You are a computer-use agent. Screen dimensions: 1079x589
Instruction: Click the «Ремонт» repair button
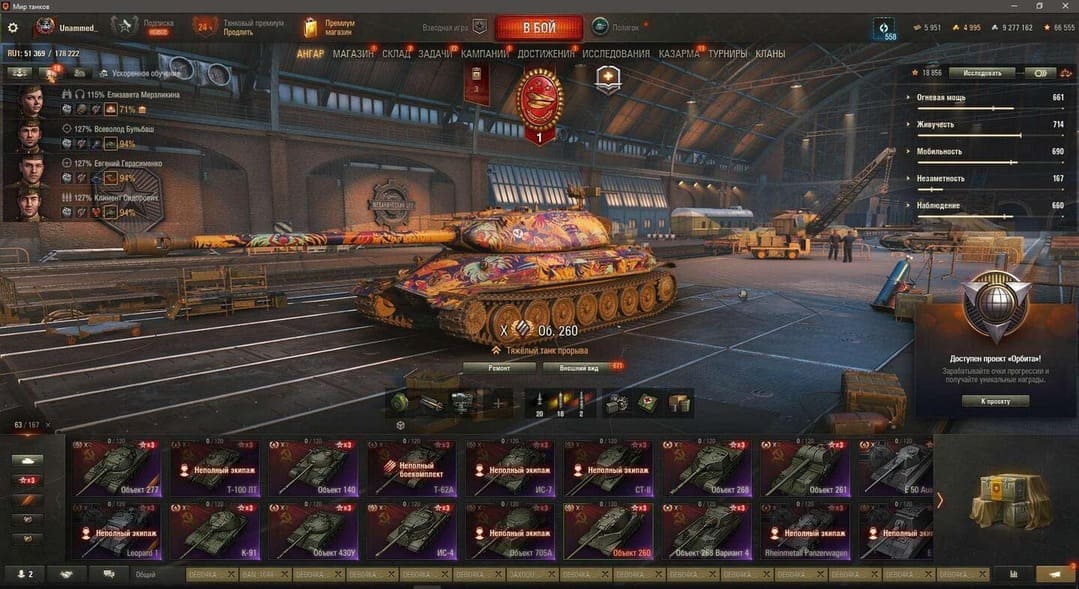(498, 368)
